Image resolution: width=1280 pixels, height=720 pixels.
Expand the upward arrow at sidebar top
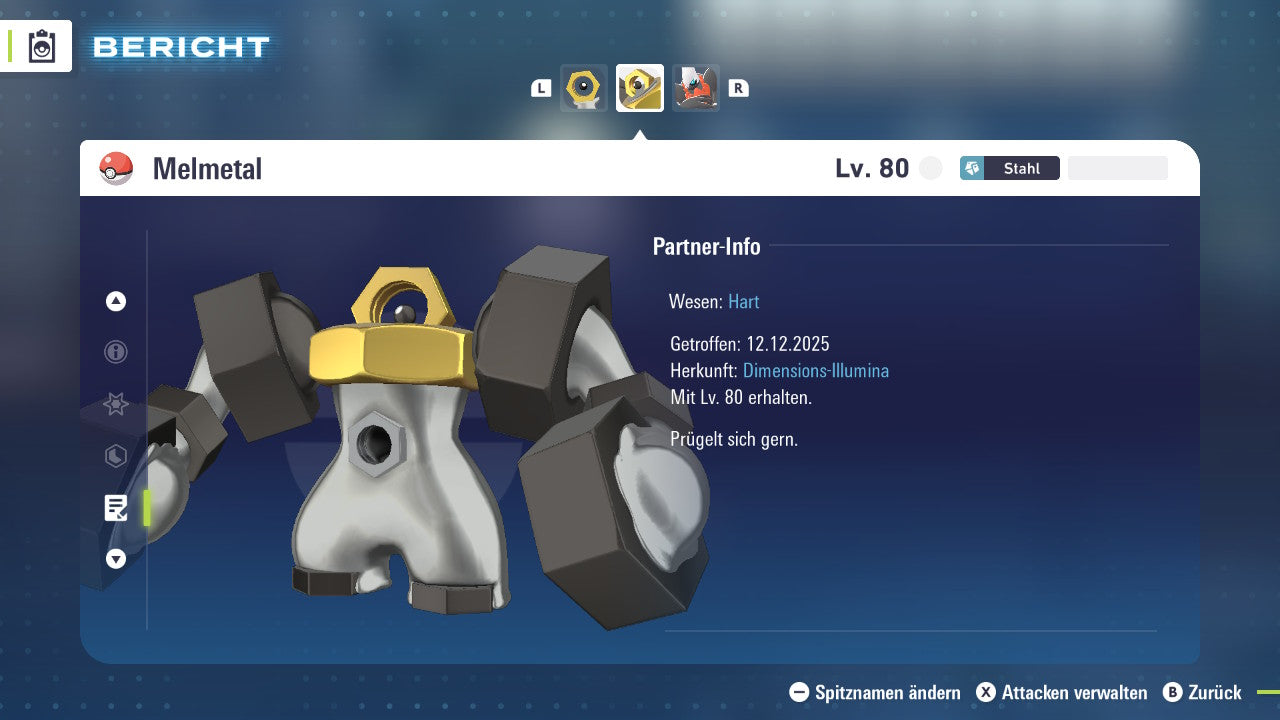[x=115, y=301]
